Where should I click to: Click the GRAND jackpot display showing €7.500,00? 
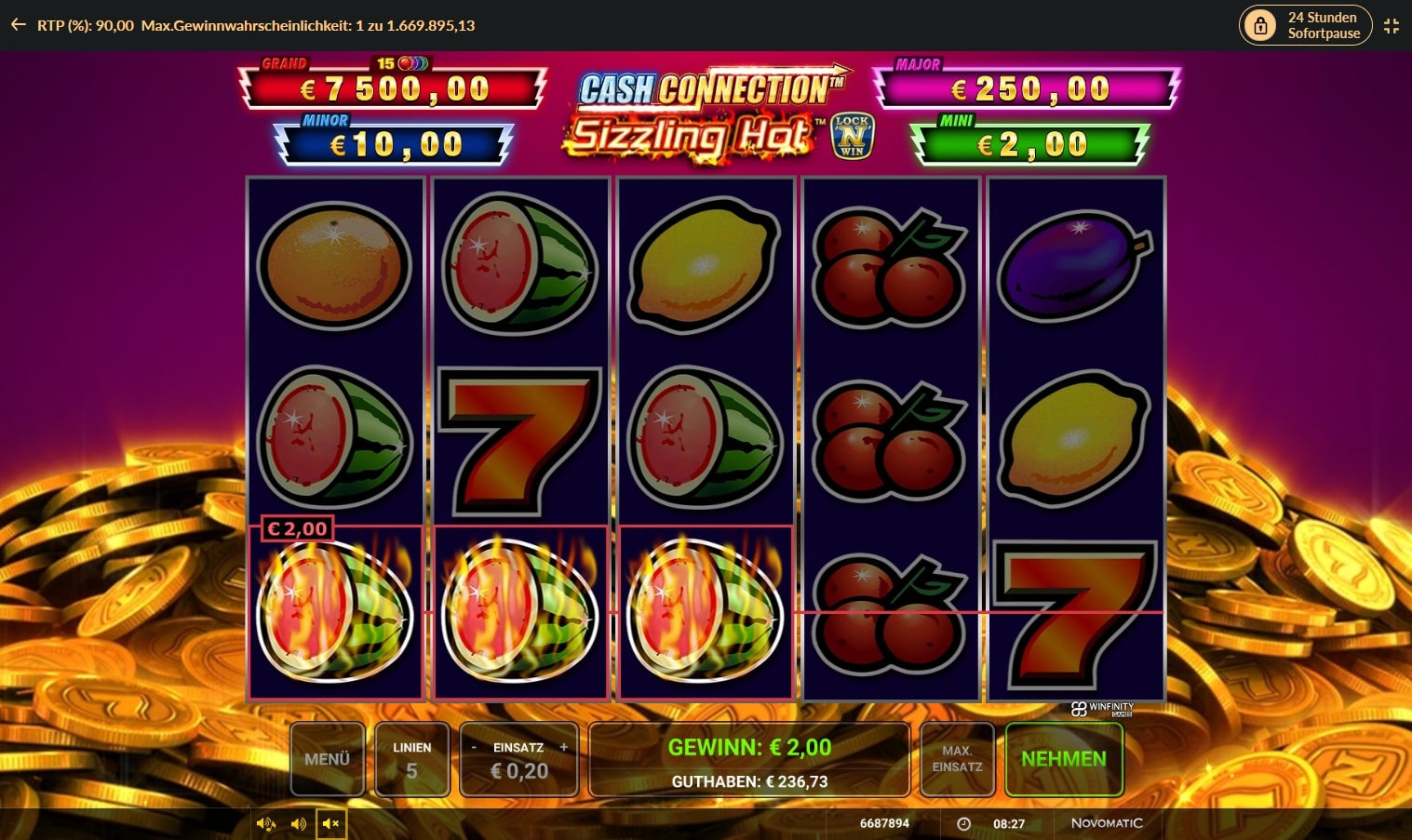point(392,88)
